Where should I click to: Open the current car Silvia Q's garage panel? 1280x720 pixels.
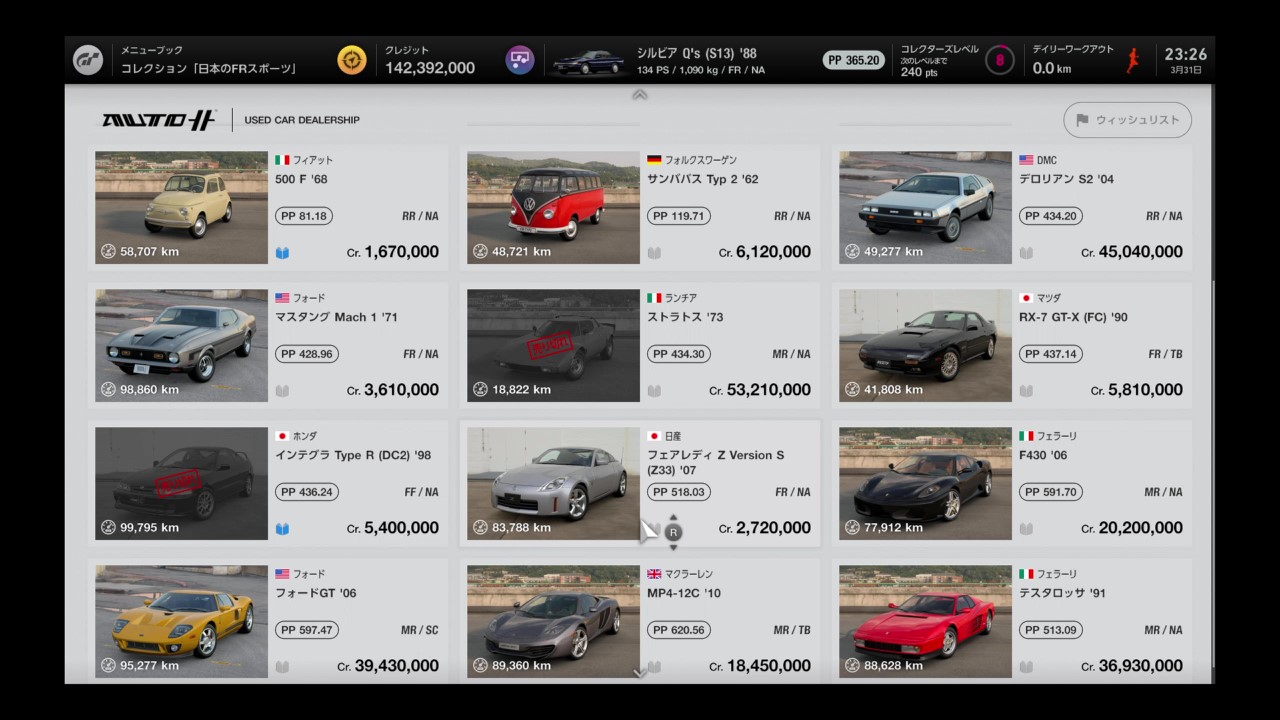tap(660, 60)
